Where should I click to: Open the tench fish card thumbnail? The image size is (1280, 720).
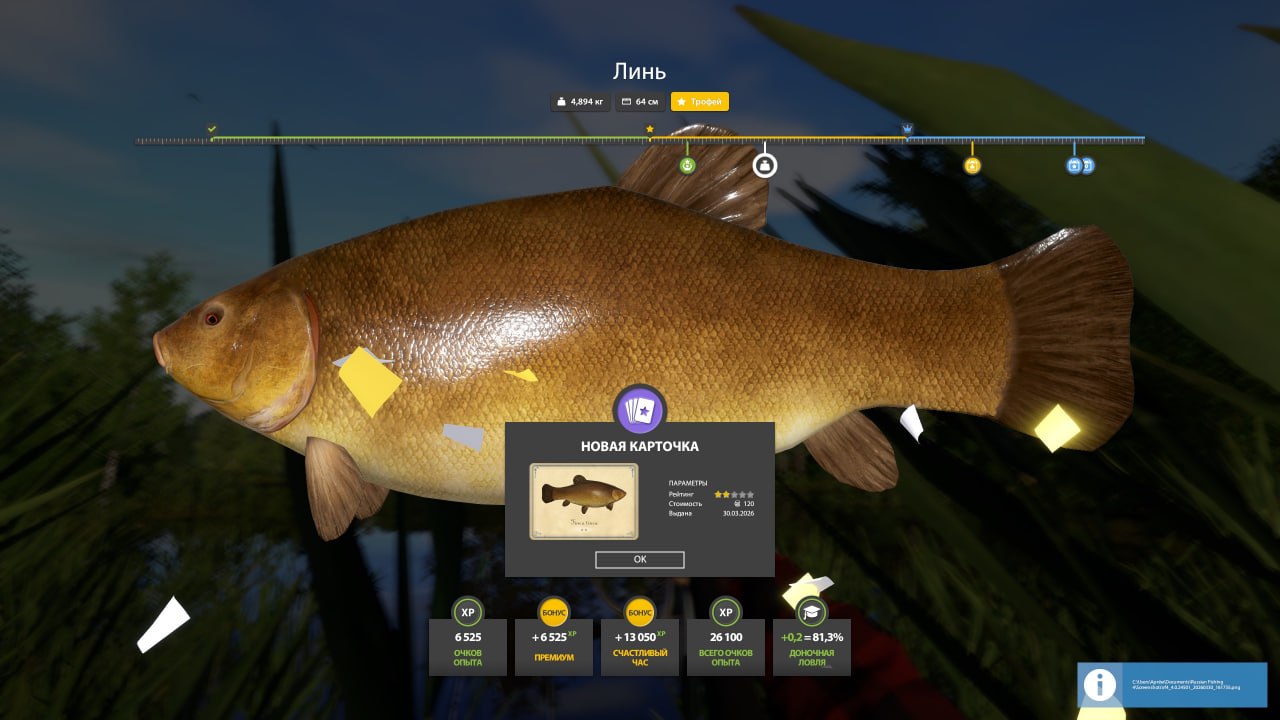click(583, 501)
